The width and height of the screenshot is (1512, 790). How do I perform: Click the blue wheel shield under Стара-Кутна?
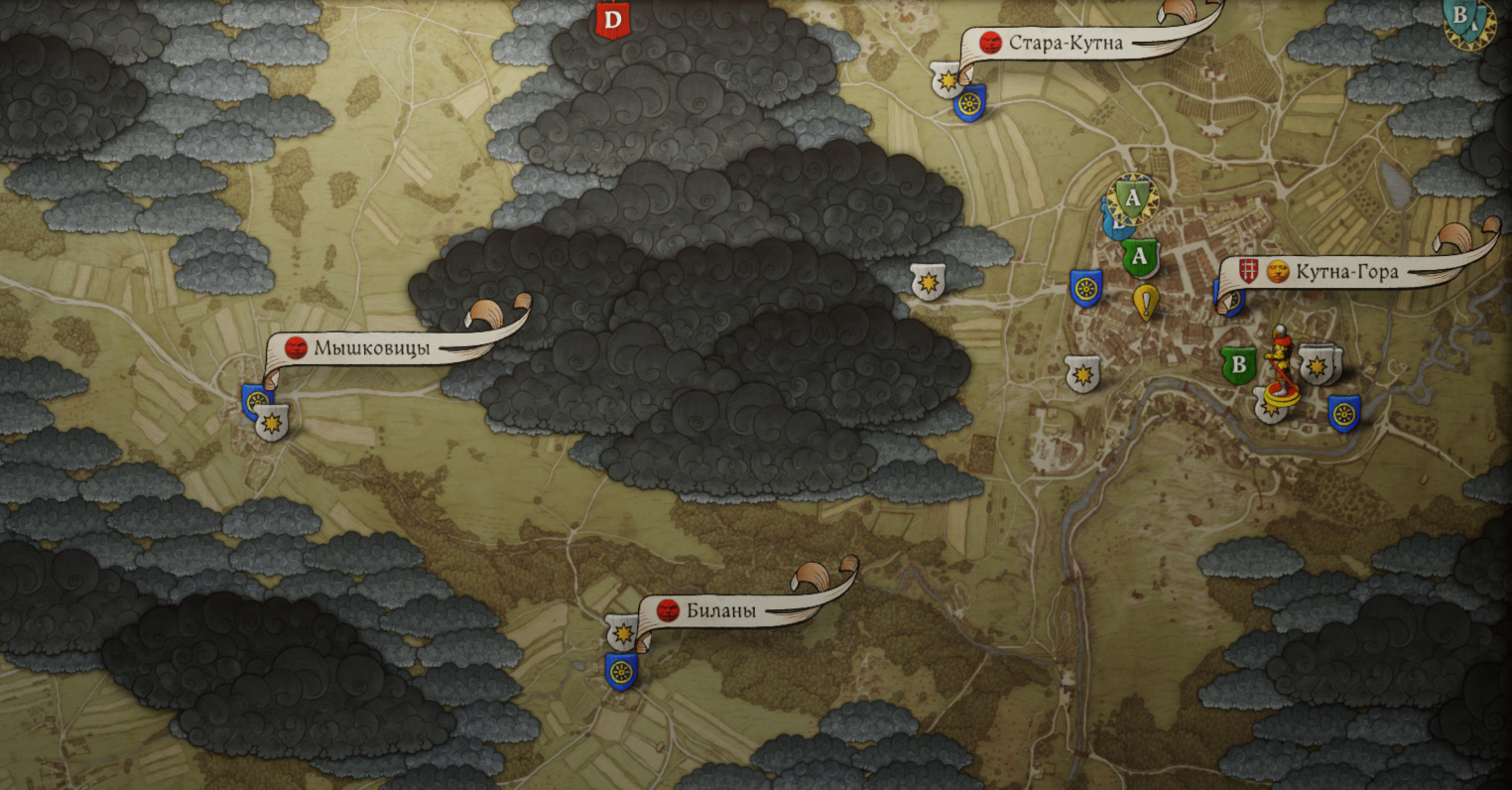tap(969, 103)
